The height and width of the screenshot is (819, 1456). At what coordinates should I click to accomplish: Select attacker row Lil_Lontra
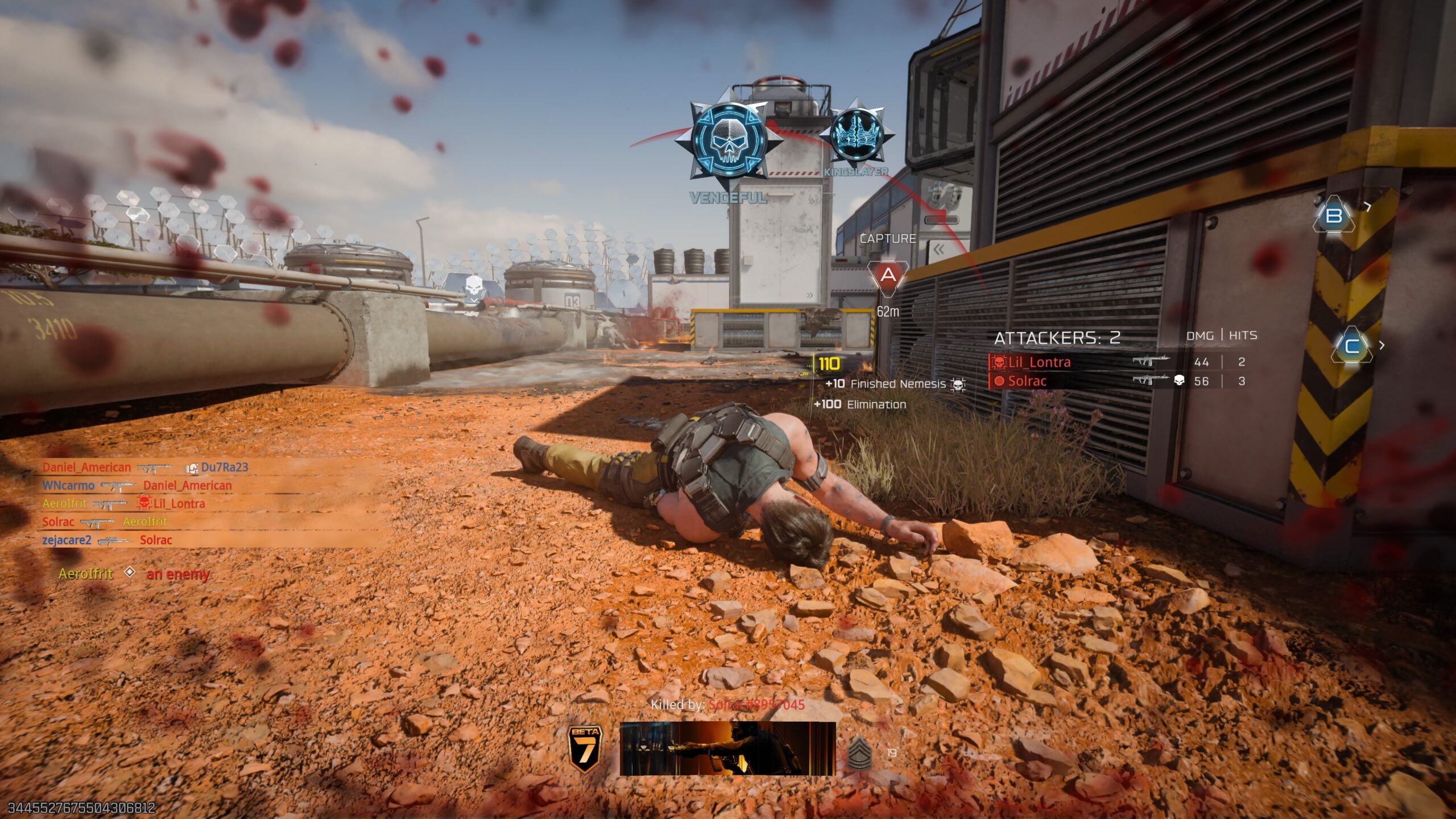click(1039, 362)
